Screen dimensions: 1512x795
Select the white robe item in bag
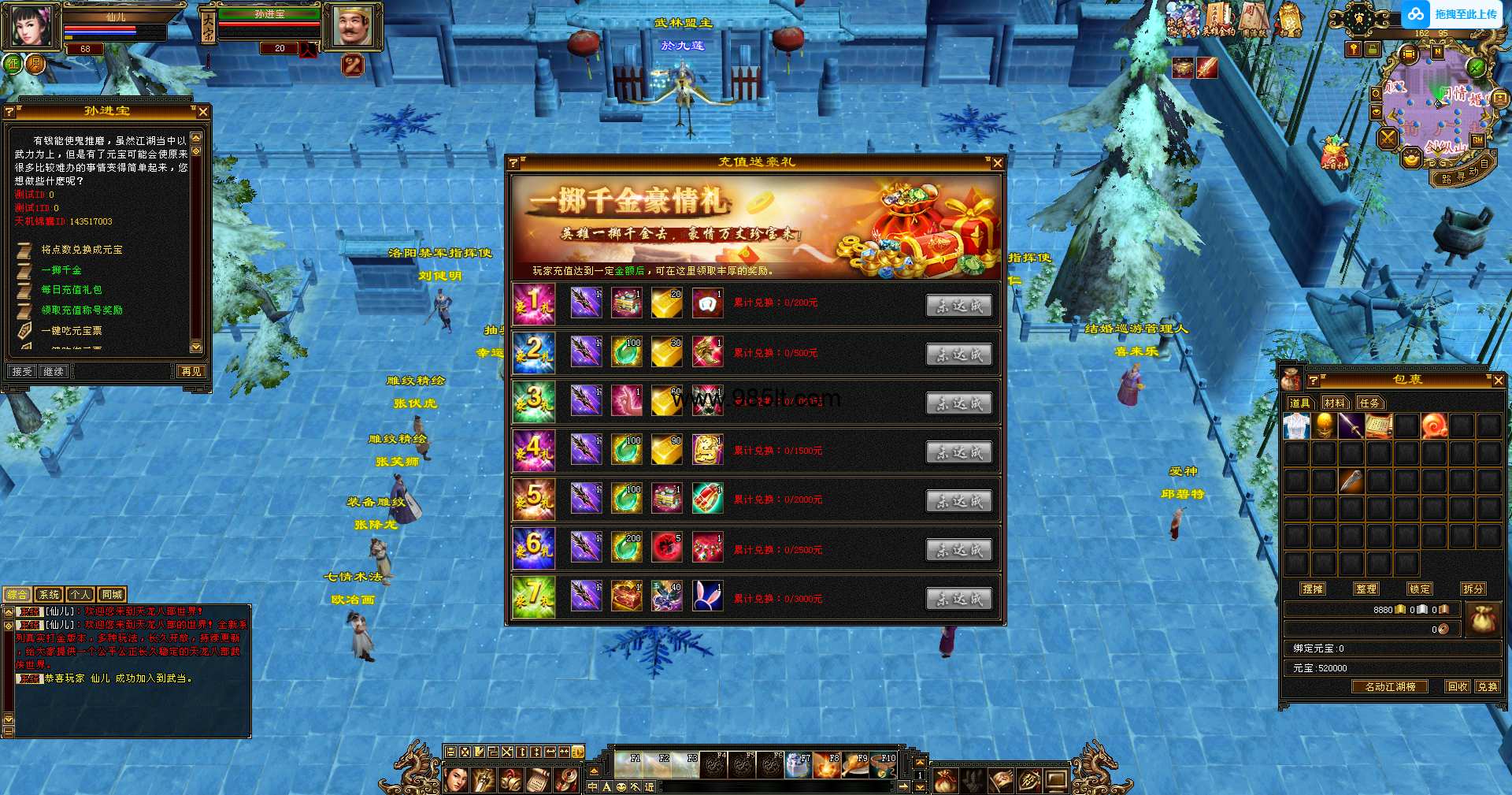coord(1296,426)
